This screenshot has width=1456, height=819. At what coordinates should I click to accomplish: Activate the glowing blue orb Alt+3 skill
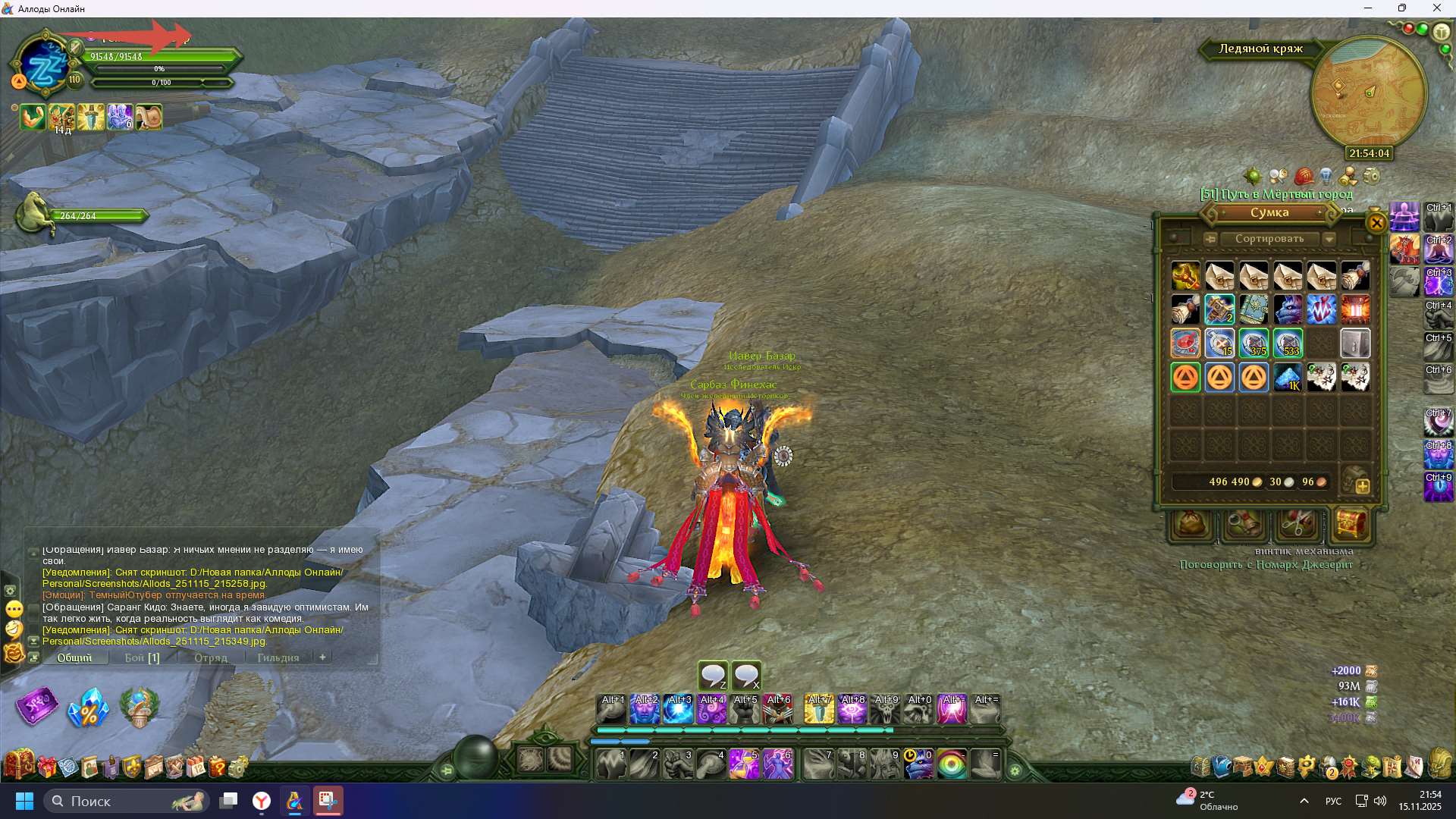pos(678,710)
